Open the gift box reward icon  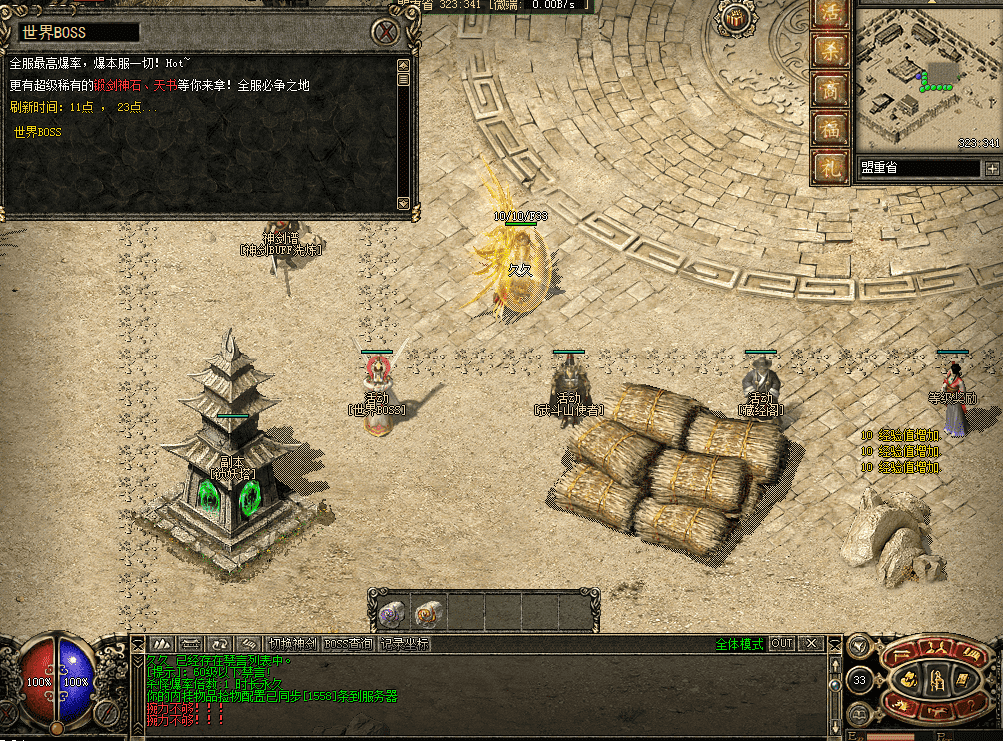click(x=738, y=19)
